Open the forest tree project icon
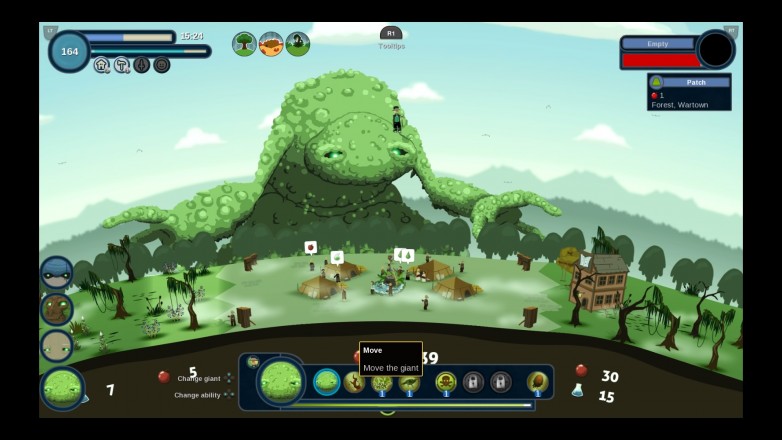 [x=244, y=44]
